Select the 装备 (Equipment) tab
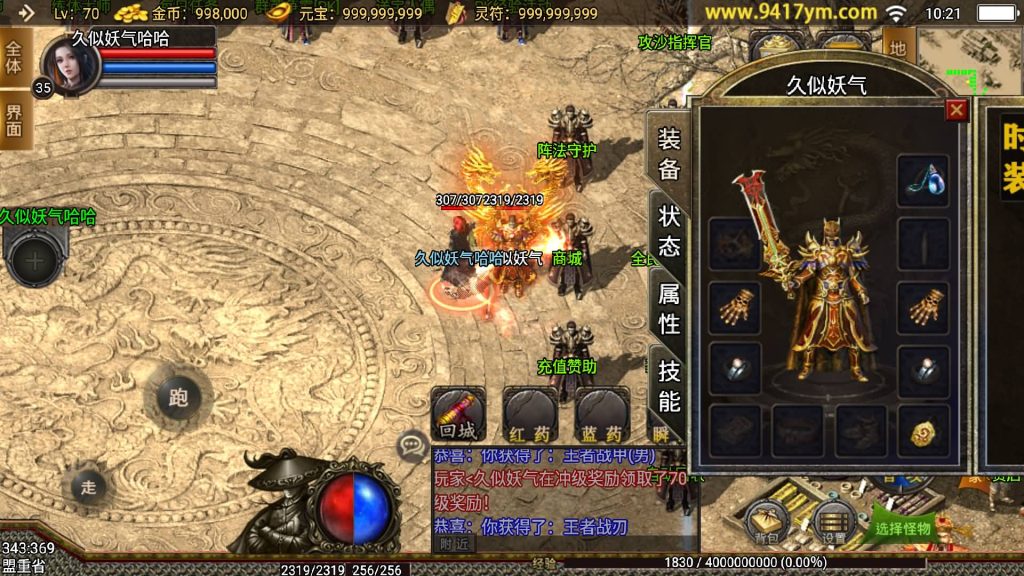Image resolution: width=1024 pixels, height=576 pixels. pos(669,154)
